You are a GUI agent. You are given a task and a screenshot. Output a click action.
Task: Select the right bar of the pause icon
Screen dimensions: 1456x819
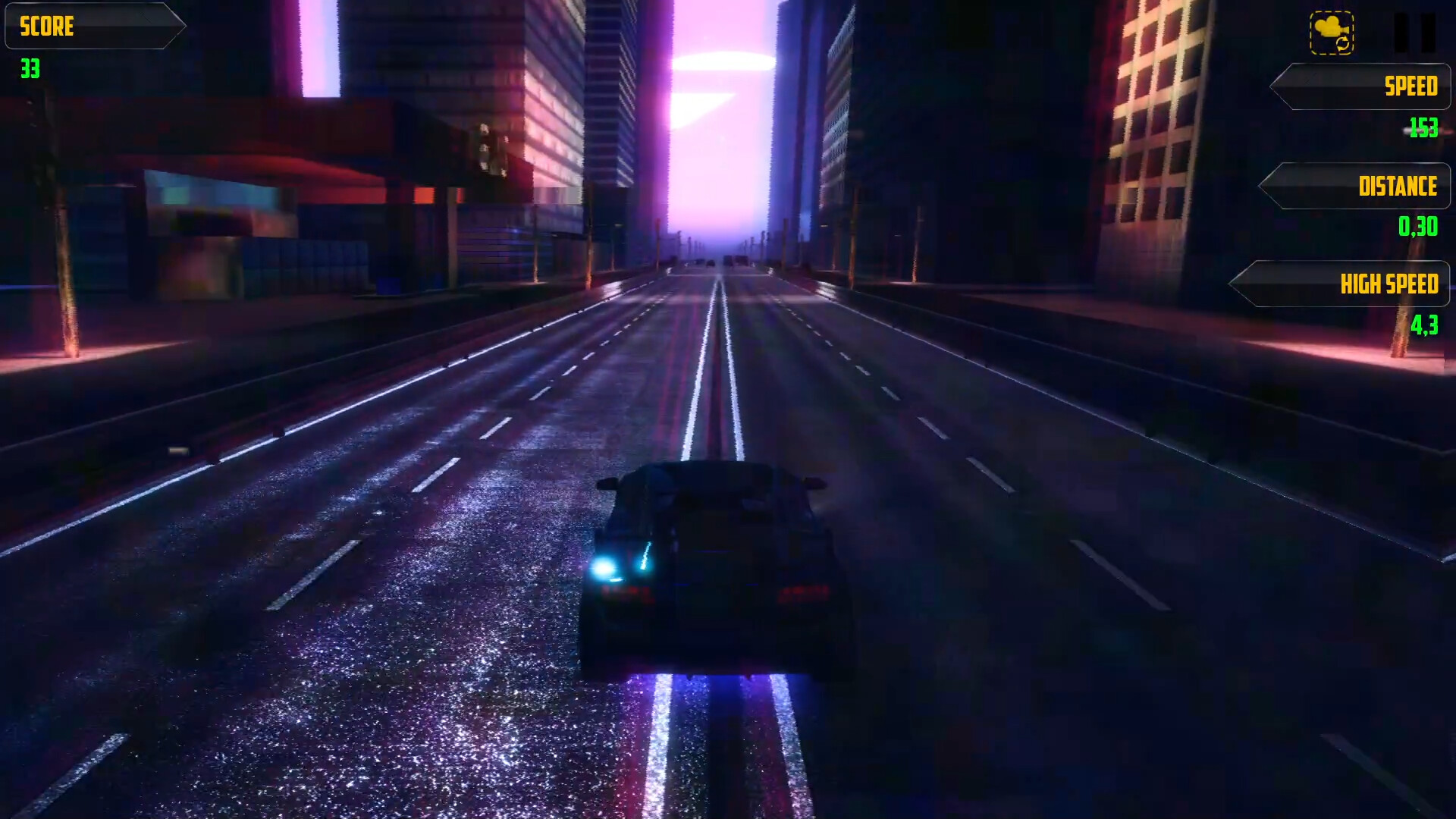[1429, 30]
